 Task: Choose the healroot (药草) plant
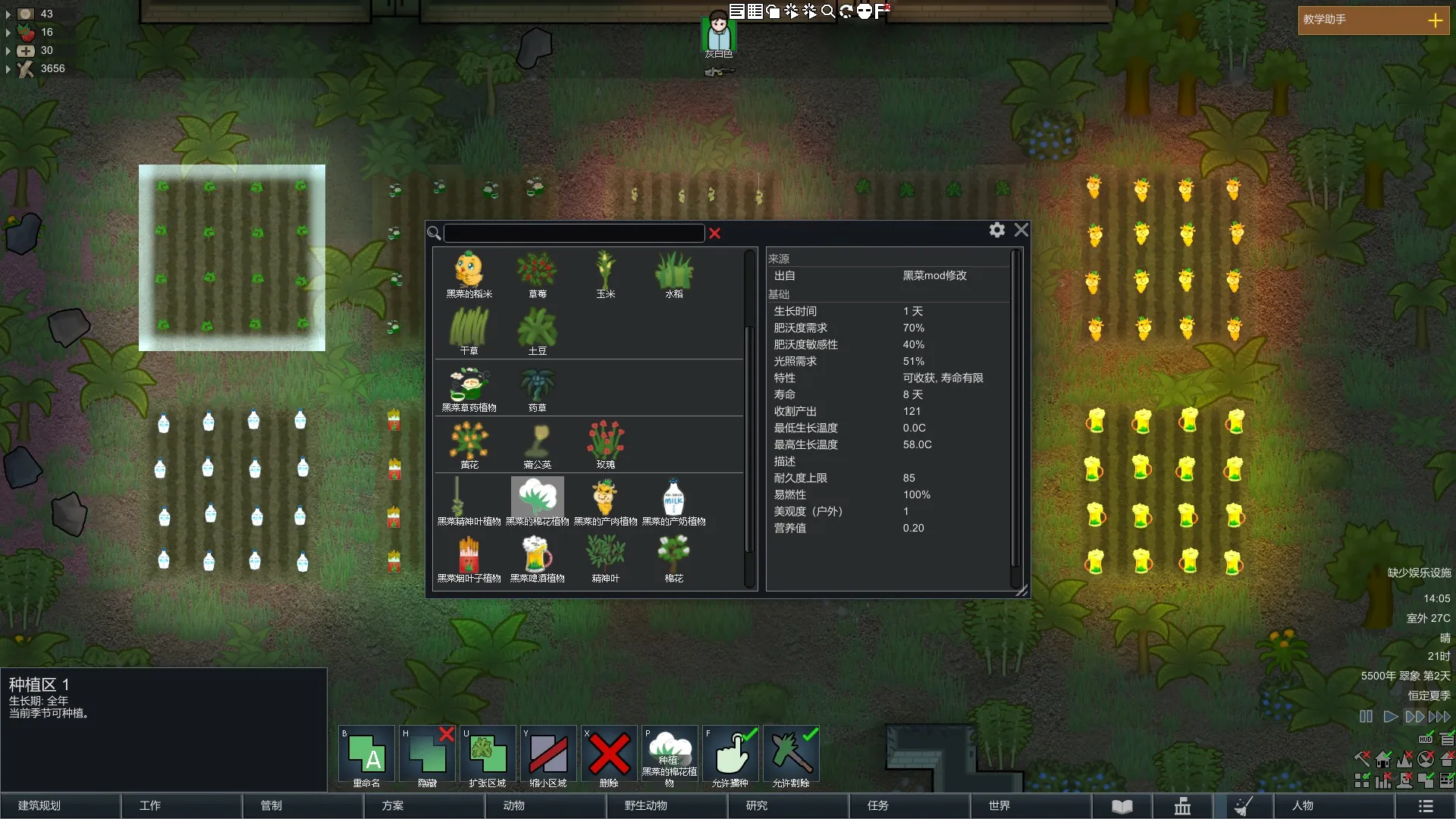[537, 388]
